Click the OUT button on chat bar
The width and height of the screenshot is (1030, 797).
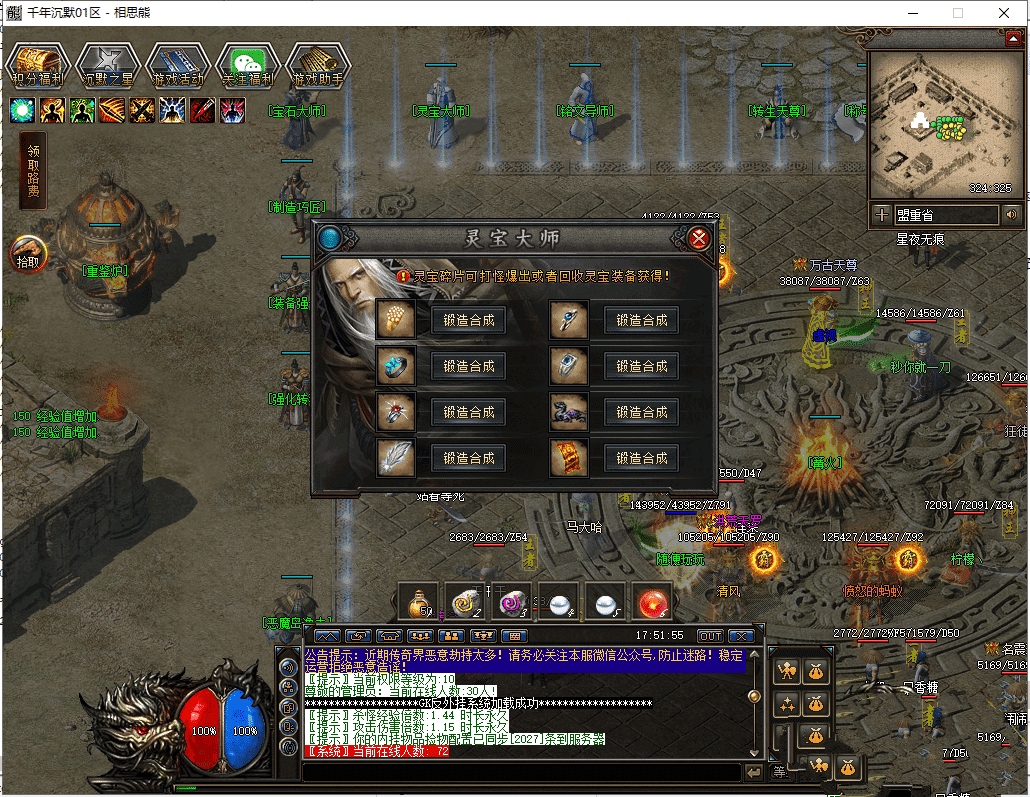(710, 636)
